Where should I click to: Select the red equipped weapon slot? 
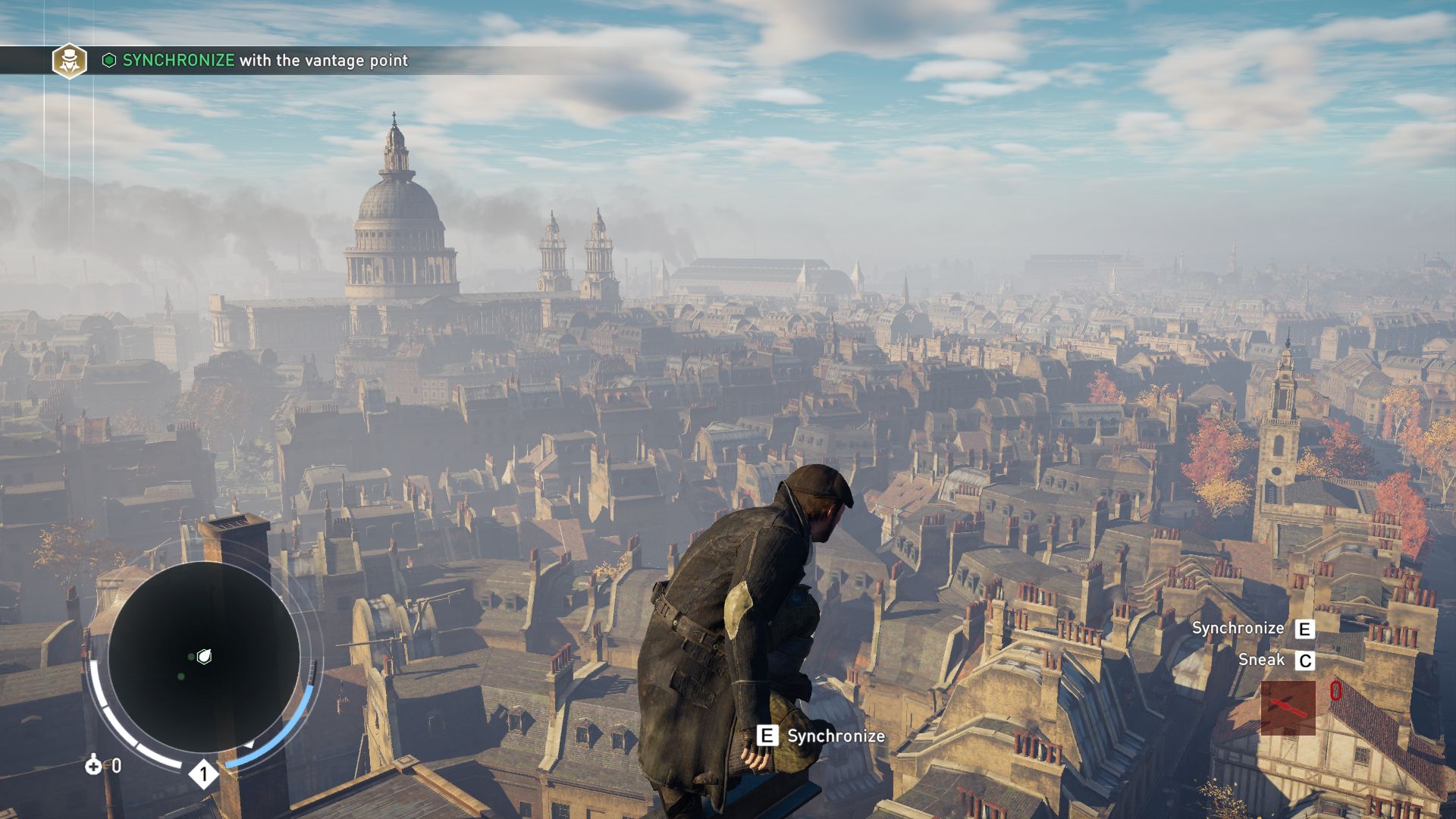pyautogui.click(x=1288, y=708)
